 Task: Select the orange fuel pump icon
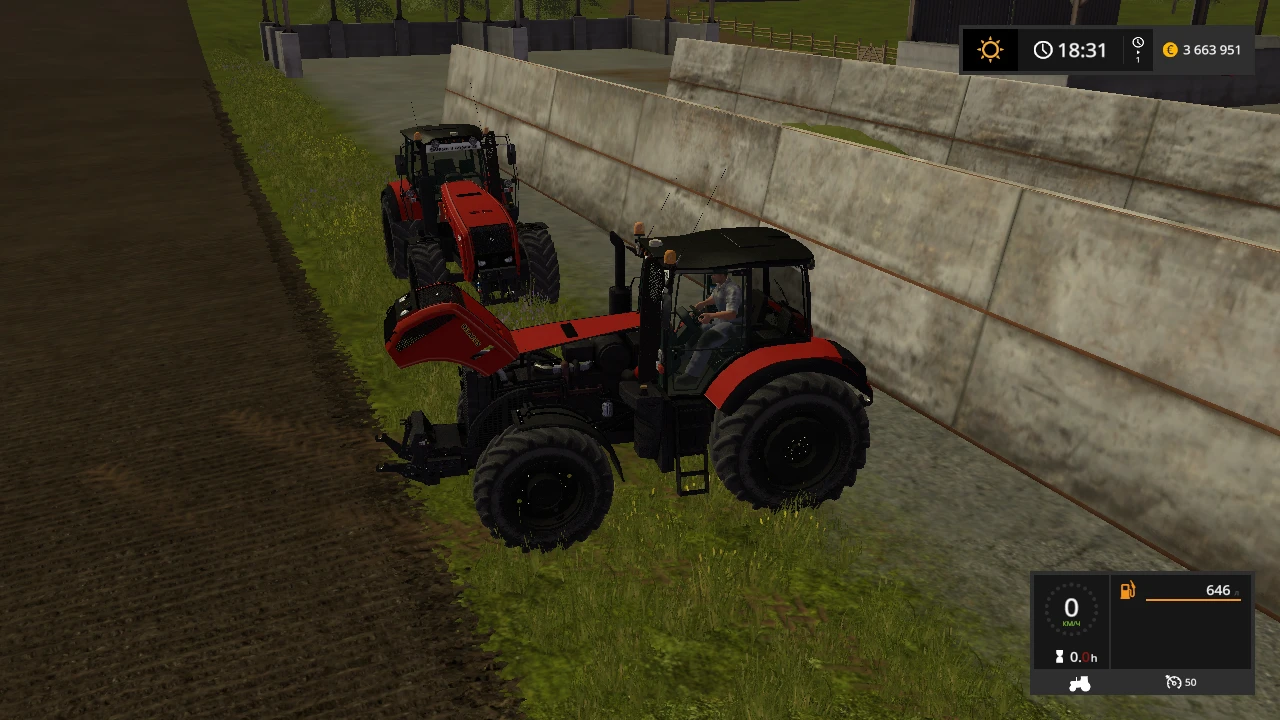(x=1128, y=590)
